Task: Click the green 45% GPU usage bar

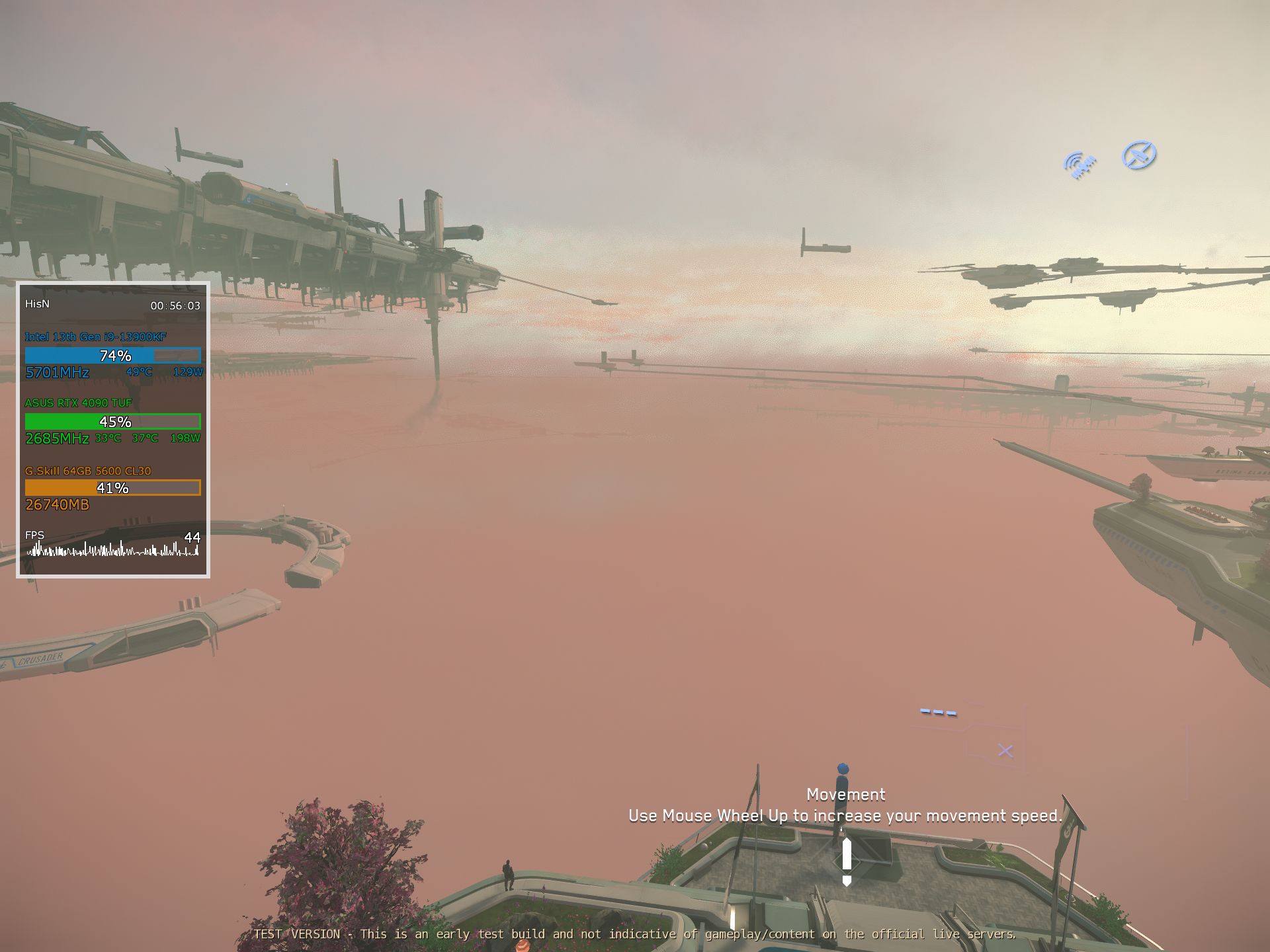Action: (x=112, y=420)
